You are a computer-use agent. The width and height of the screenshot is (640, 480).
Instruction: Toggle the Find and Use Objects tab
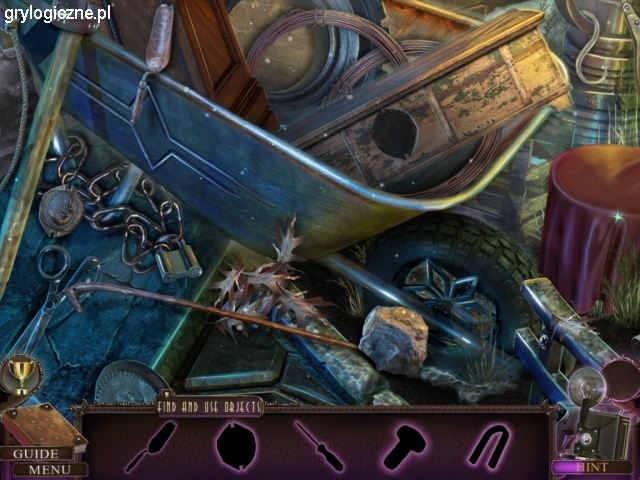coord(208,406)
